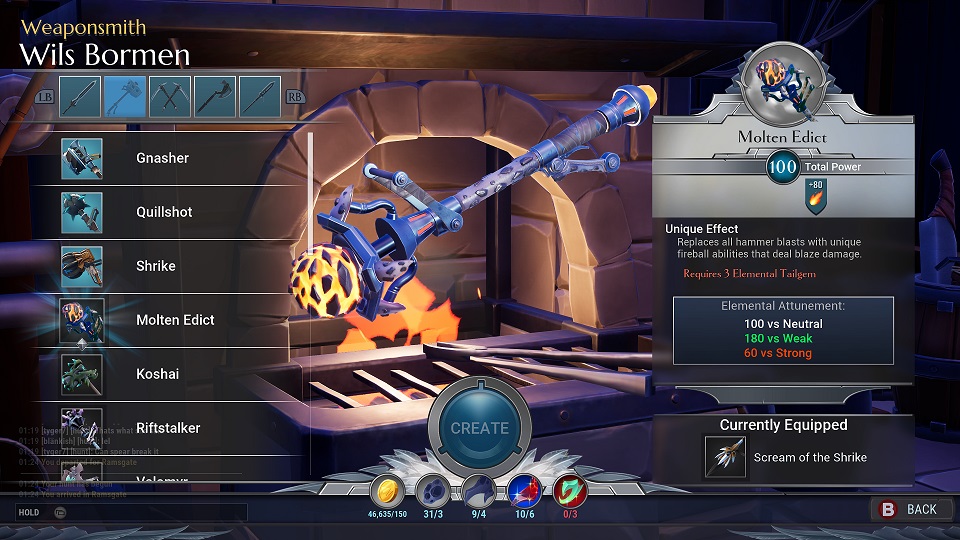Switch to the hammer weapon category tab

126,96
